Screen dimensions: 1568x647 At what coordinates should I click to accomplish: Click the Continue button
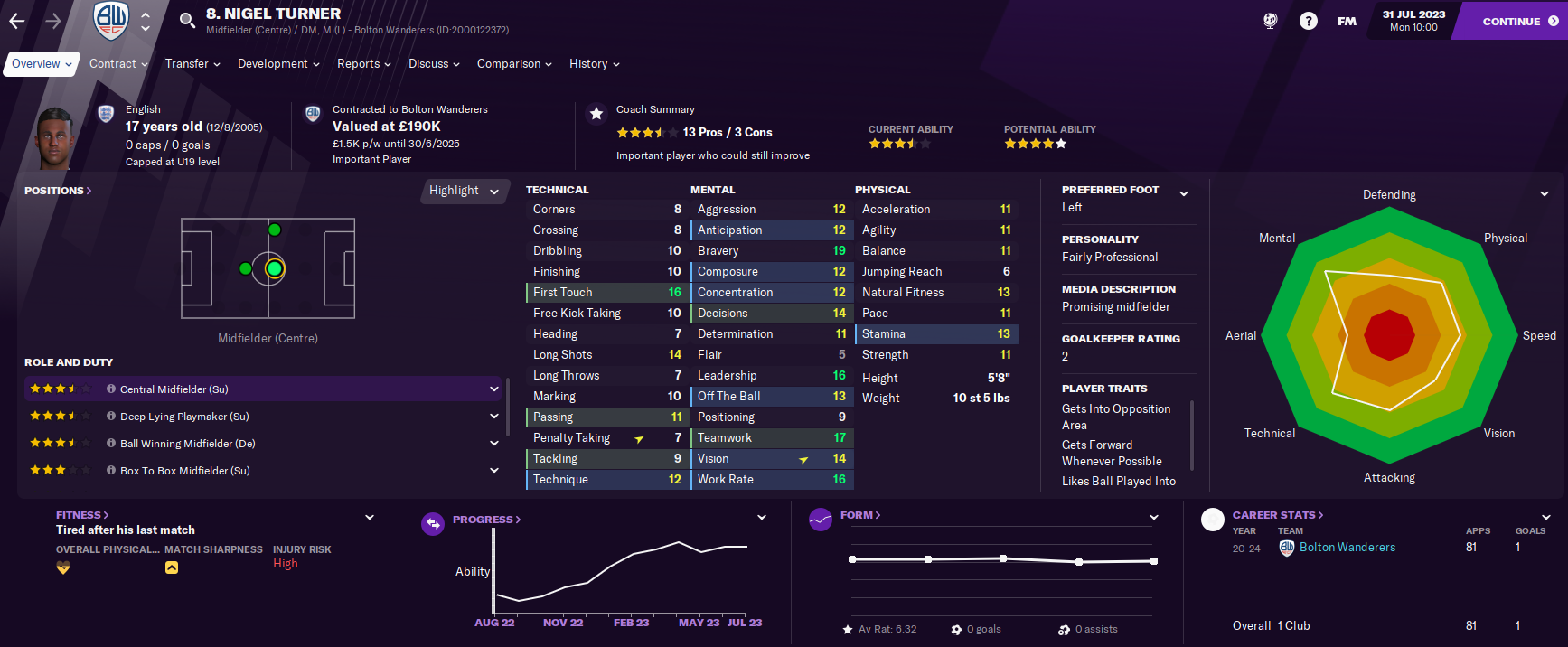coord(1518,21)
